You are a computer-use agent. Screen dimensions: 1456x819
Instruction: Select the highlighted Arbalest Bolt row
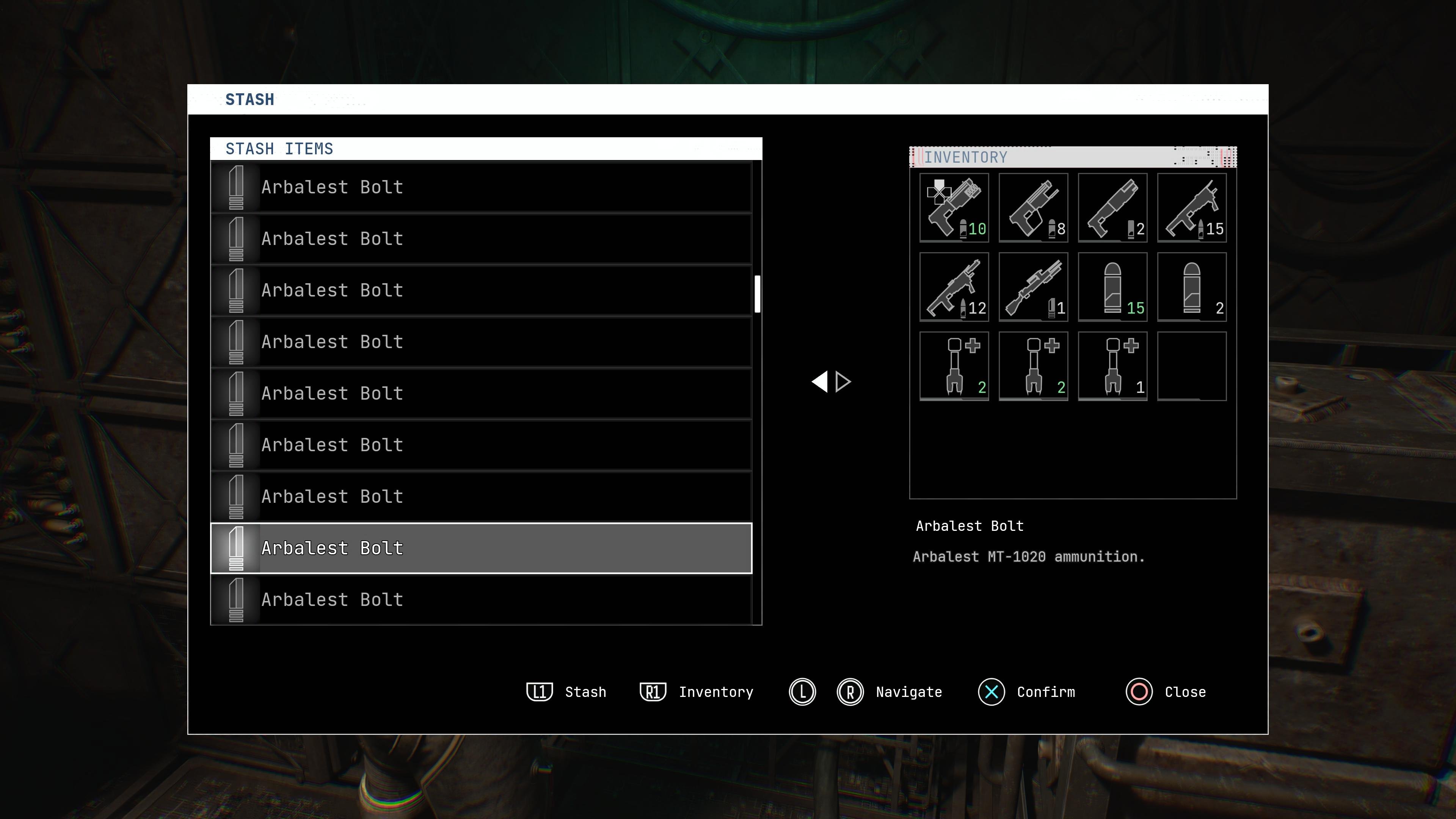click(x=481, y=548)
